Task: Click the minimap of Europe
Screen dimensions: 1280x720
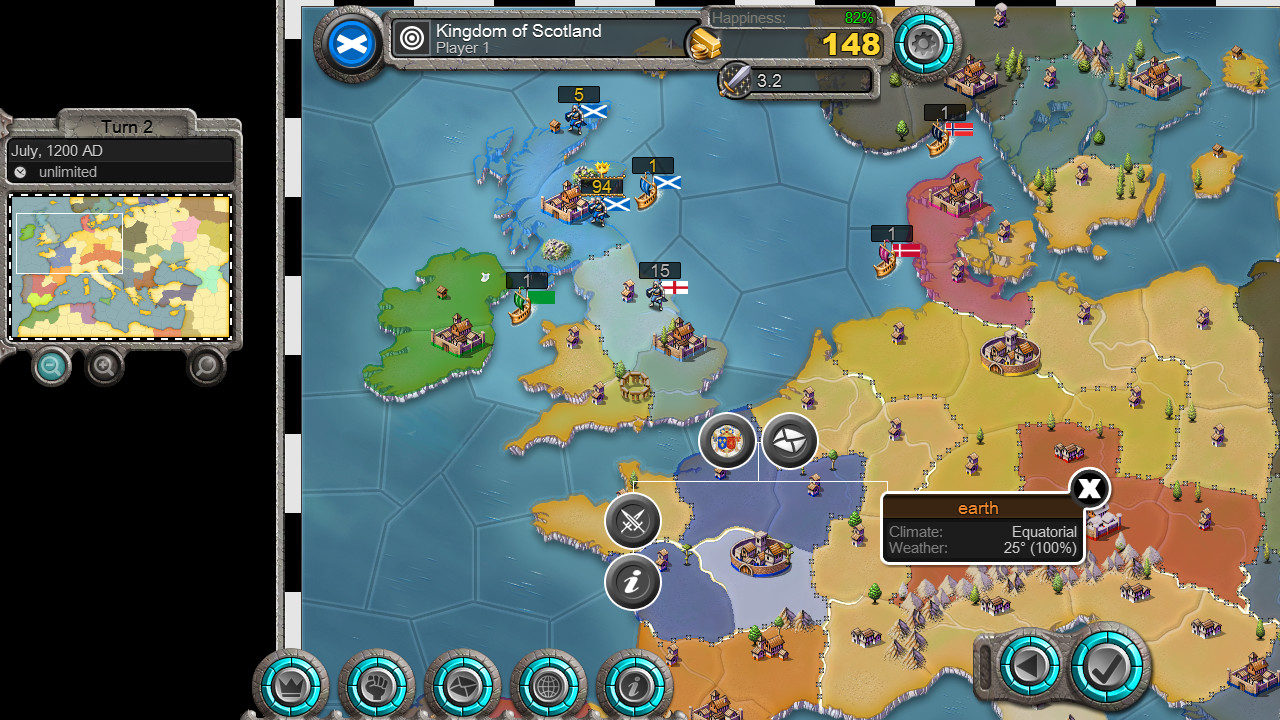Action: coord(120,266)
